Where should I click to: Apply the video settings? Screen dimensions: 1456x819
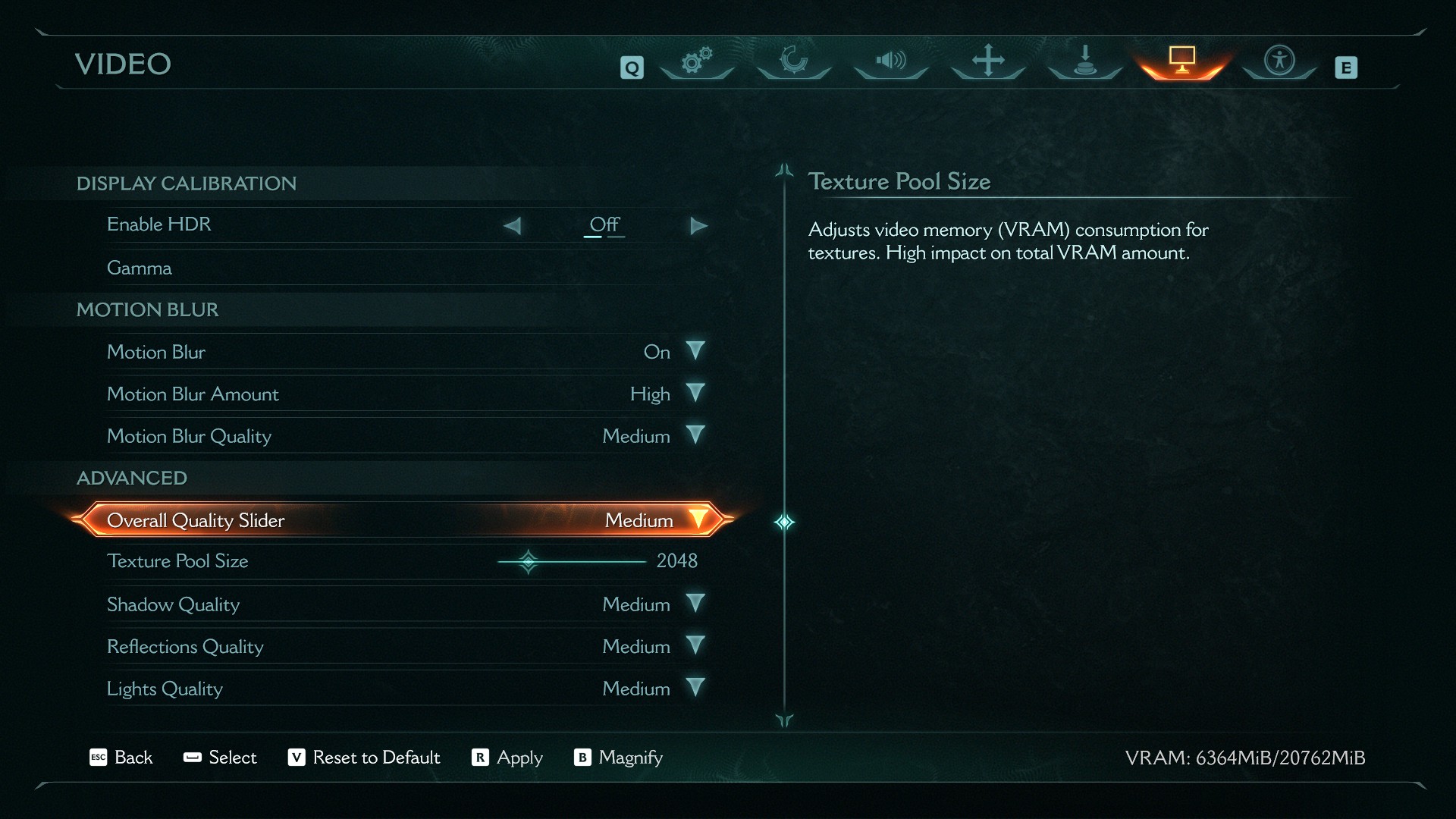(x=507, y=758)
